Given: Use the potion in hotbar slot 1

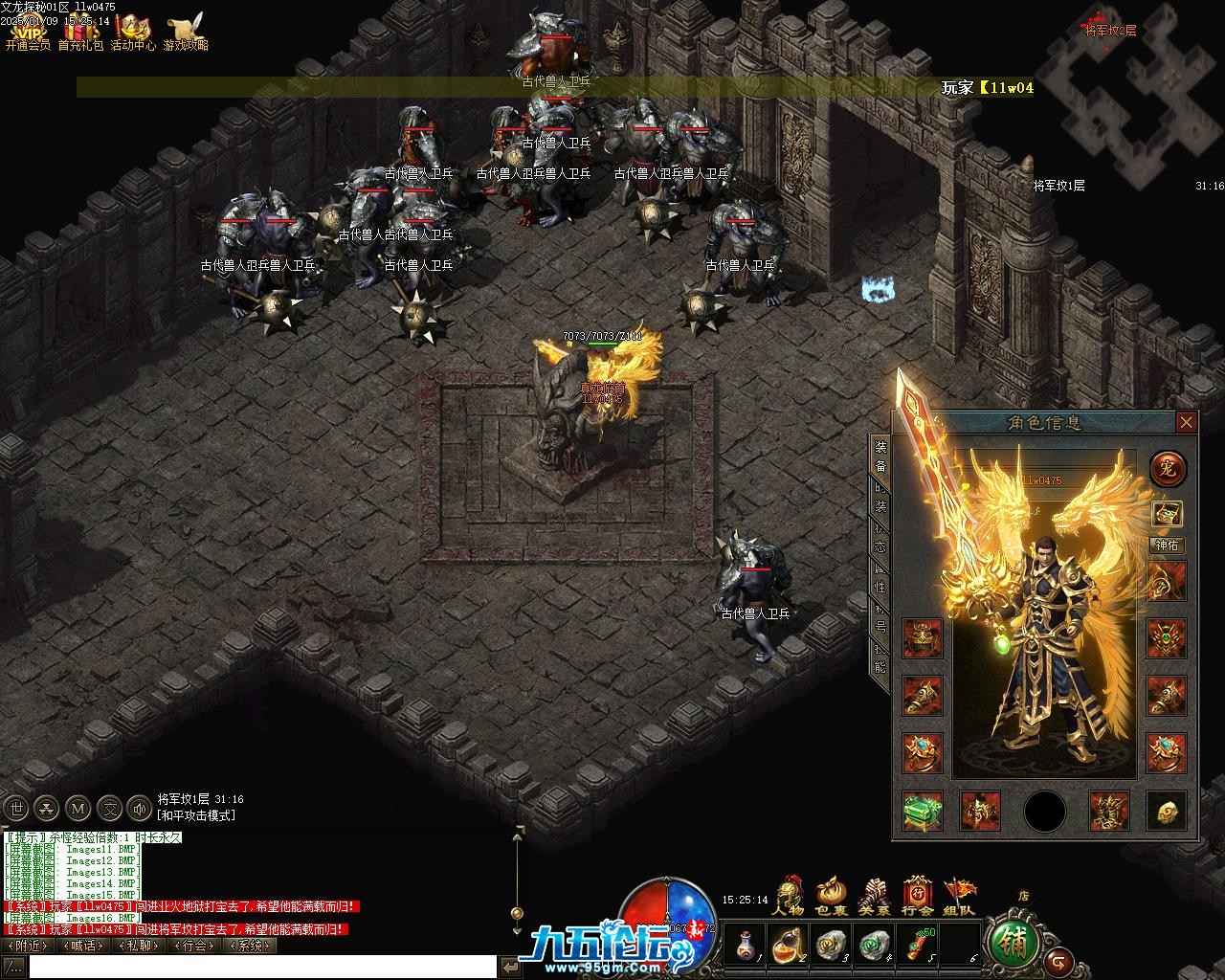Looking at the screenshot, I should click(x=744, y=944).
